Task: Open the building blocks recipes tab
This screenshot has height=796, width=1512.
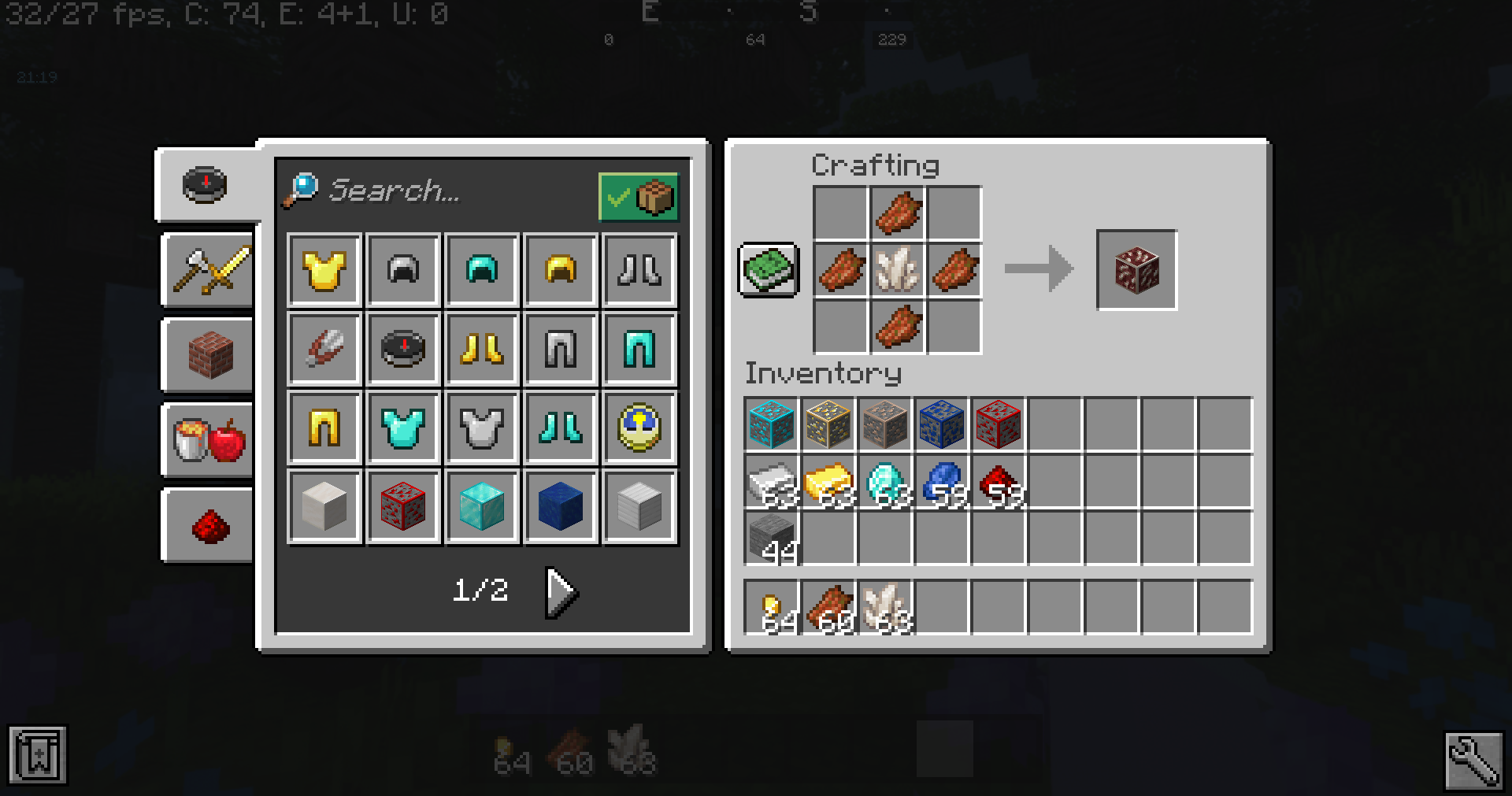Action: point(207,356)
